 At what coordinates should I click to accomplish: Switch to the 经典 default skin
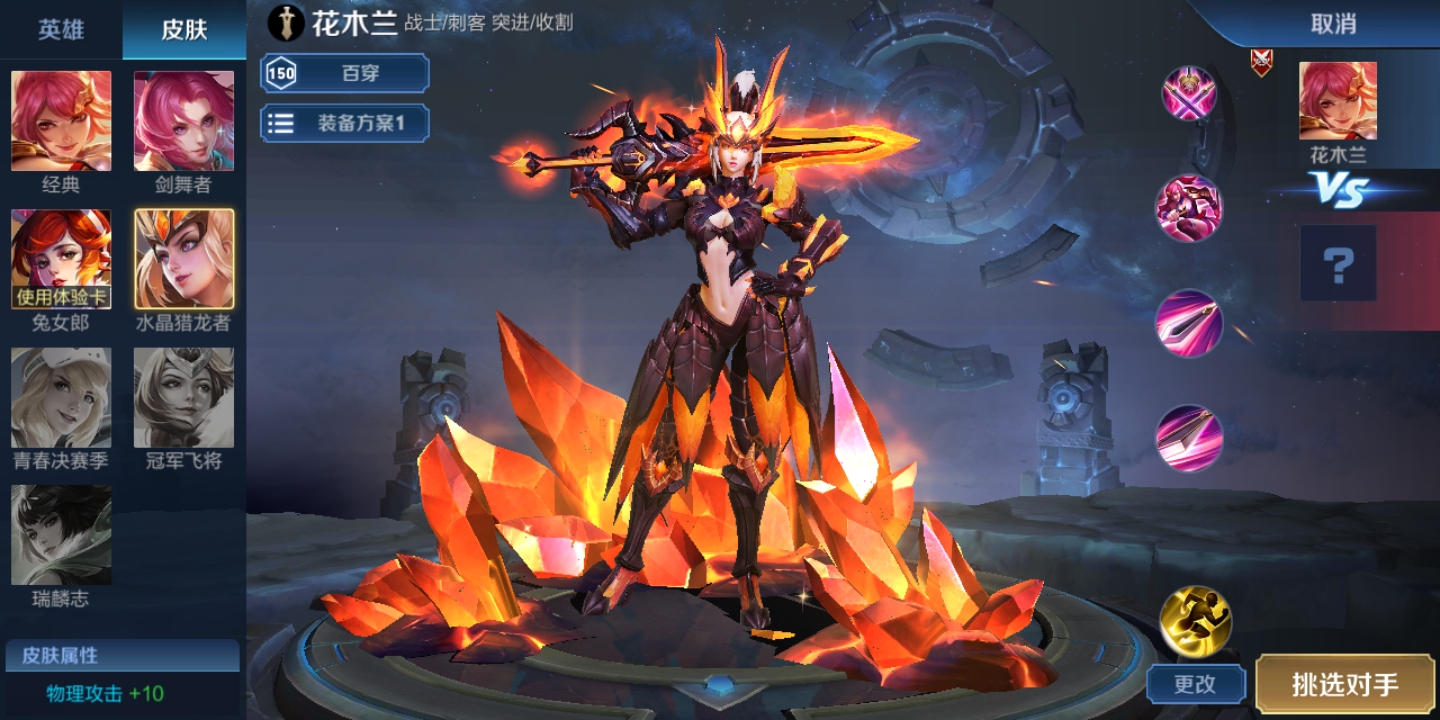[x=62, y=120]
